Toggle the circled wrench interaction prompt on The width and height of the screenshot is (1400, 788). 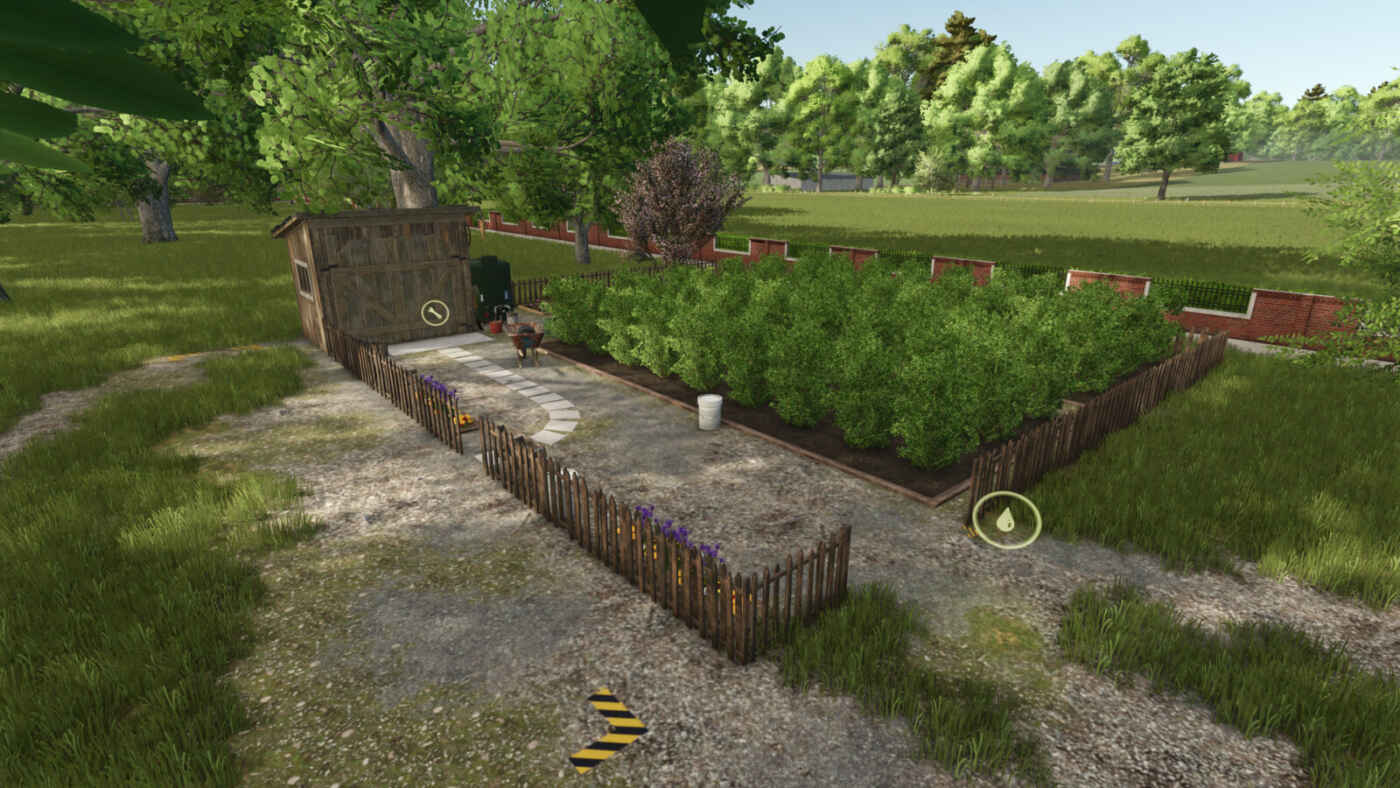435,311
